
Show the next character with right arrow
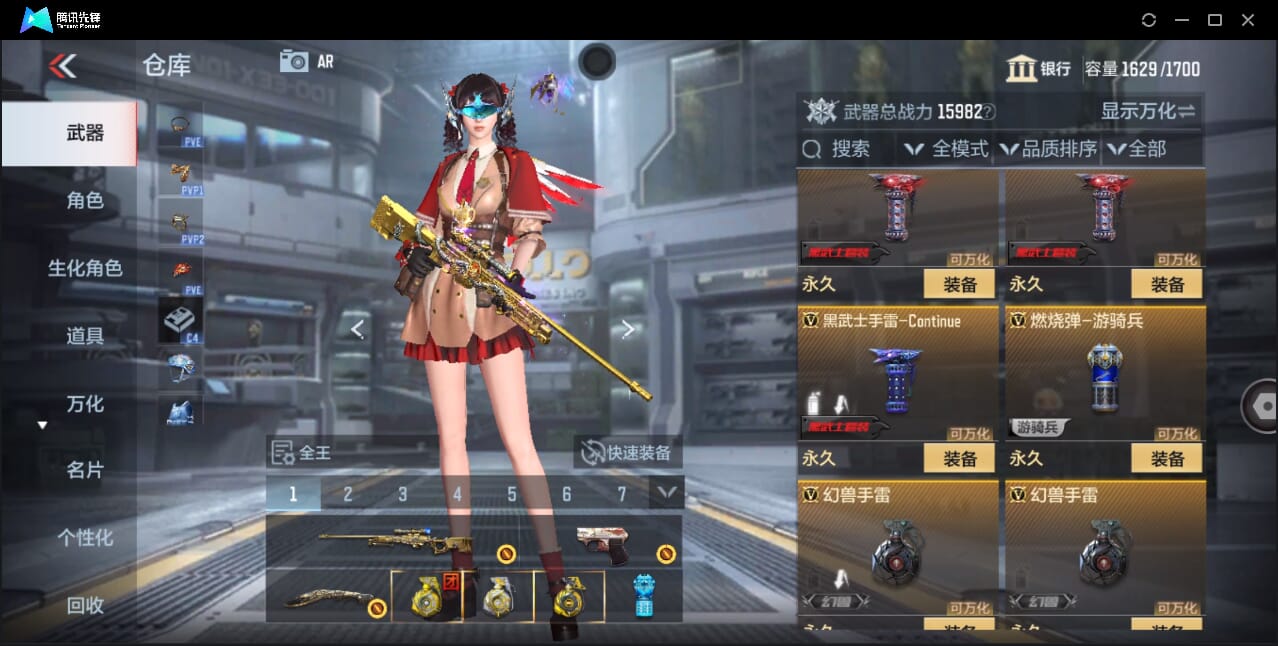tap(627, 329)
